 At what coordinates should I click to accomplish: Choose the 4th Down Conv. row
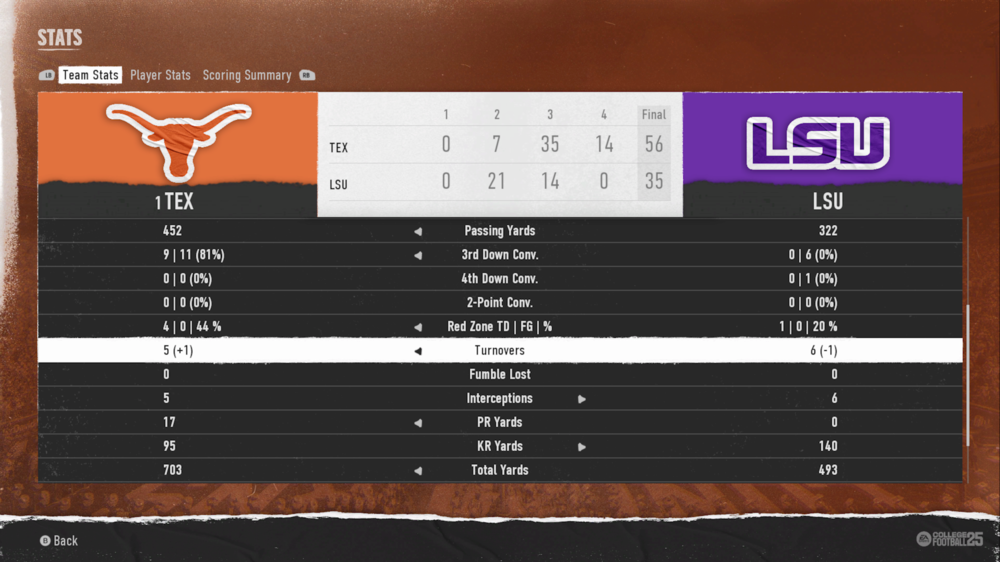point(500,279)
